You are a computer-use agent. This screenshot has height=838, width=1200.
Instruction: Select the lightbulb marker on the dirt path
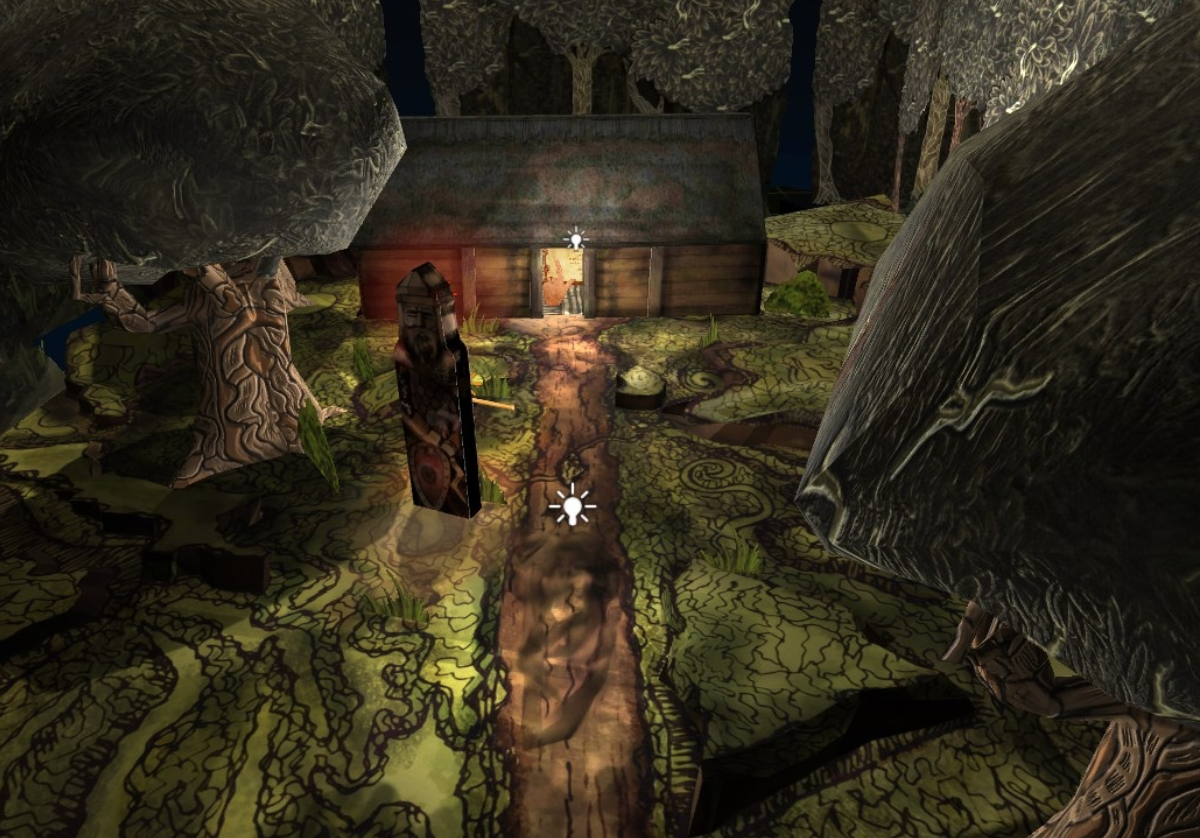pyautogui.click(x=572, y=507)
